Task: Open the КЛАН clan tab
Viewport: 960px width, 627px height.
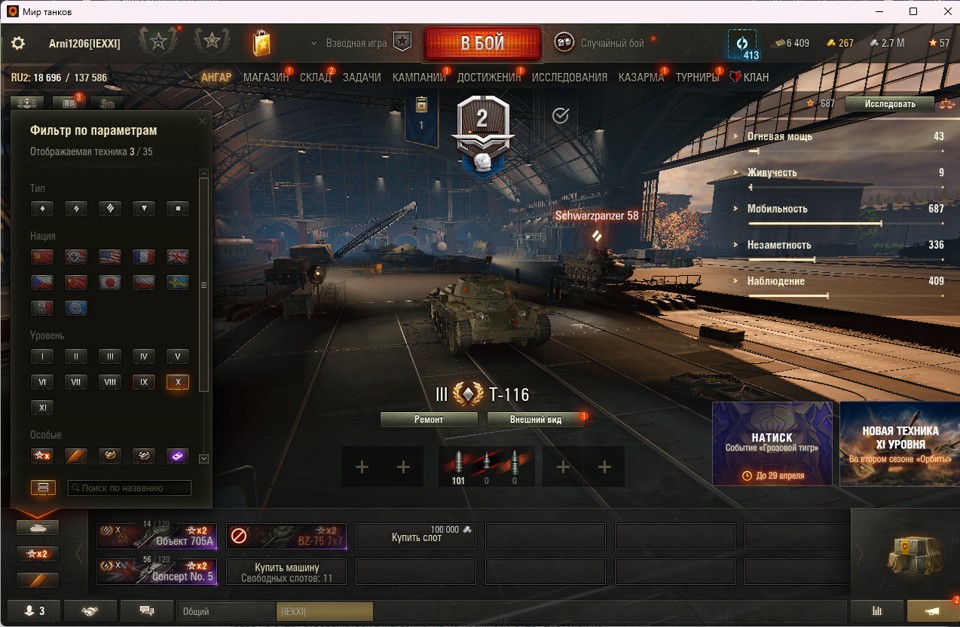Action: click(x=755, y=77)
